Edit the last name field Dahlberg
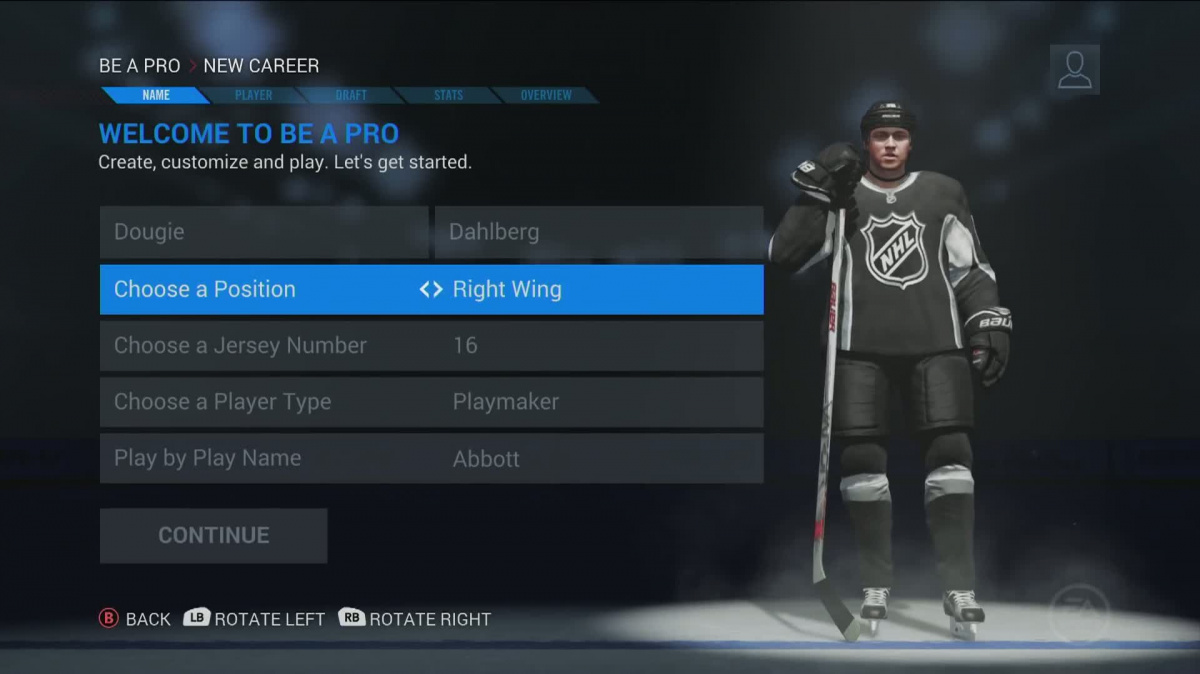1200x674 pixels. 598,232
